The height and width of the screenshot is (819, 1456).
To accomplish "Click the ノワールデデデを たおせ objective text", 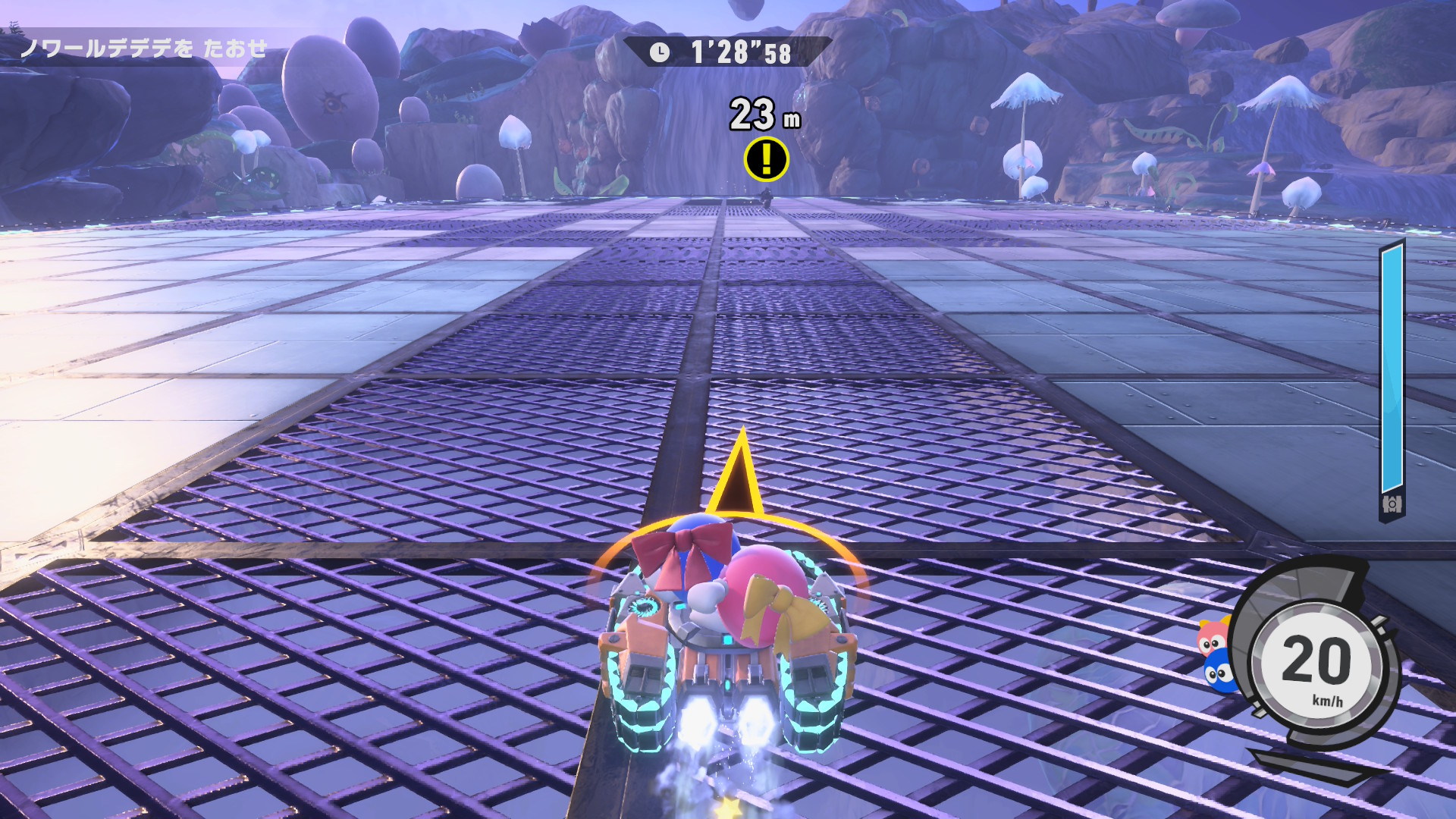I will coord(144,49).
